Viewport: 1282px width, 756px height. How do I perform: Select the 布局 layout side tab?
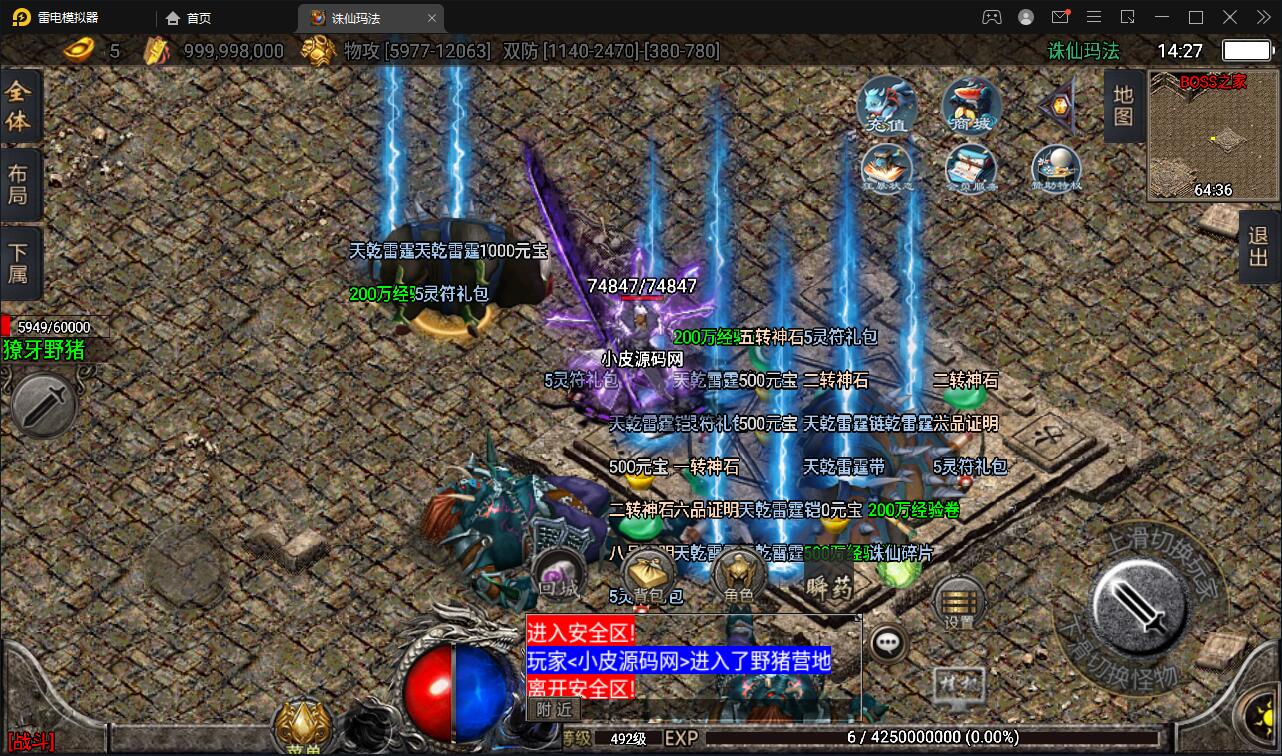coord(19,184)
